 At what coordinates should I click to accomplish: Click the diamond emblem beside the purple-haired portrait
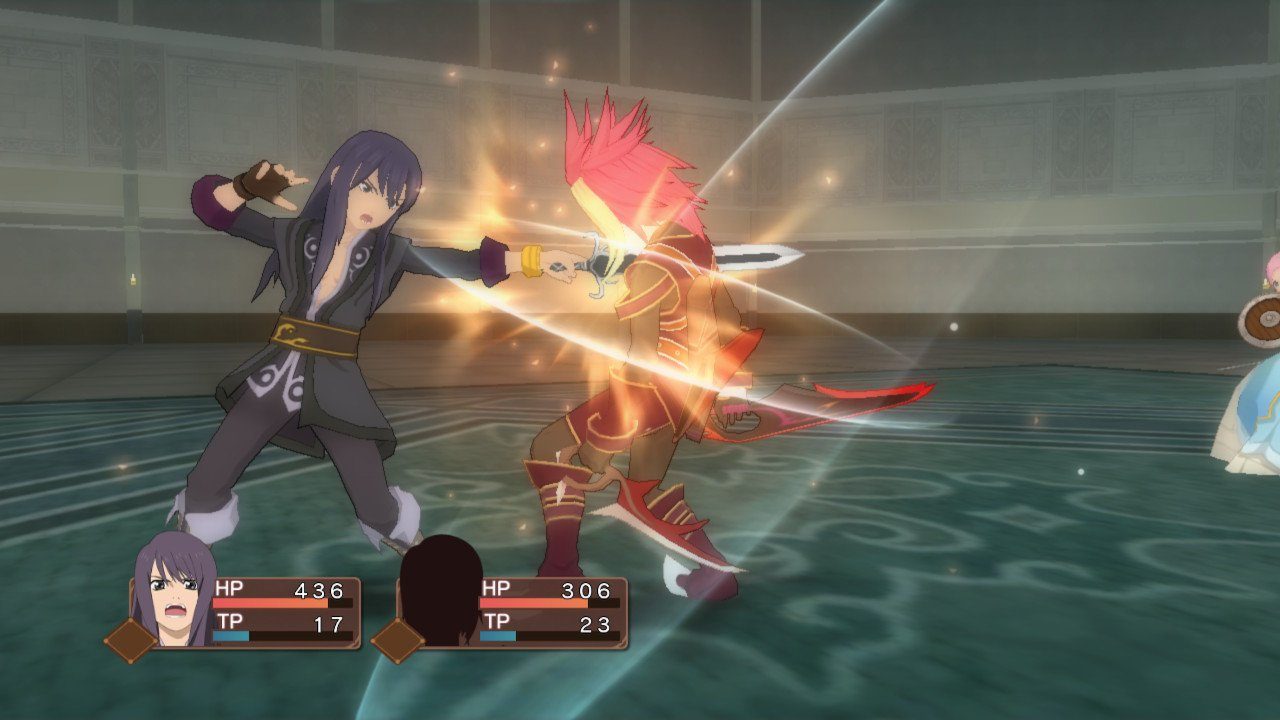pos(130,640)
